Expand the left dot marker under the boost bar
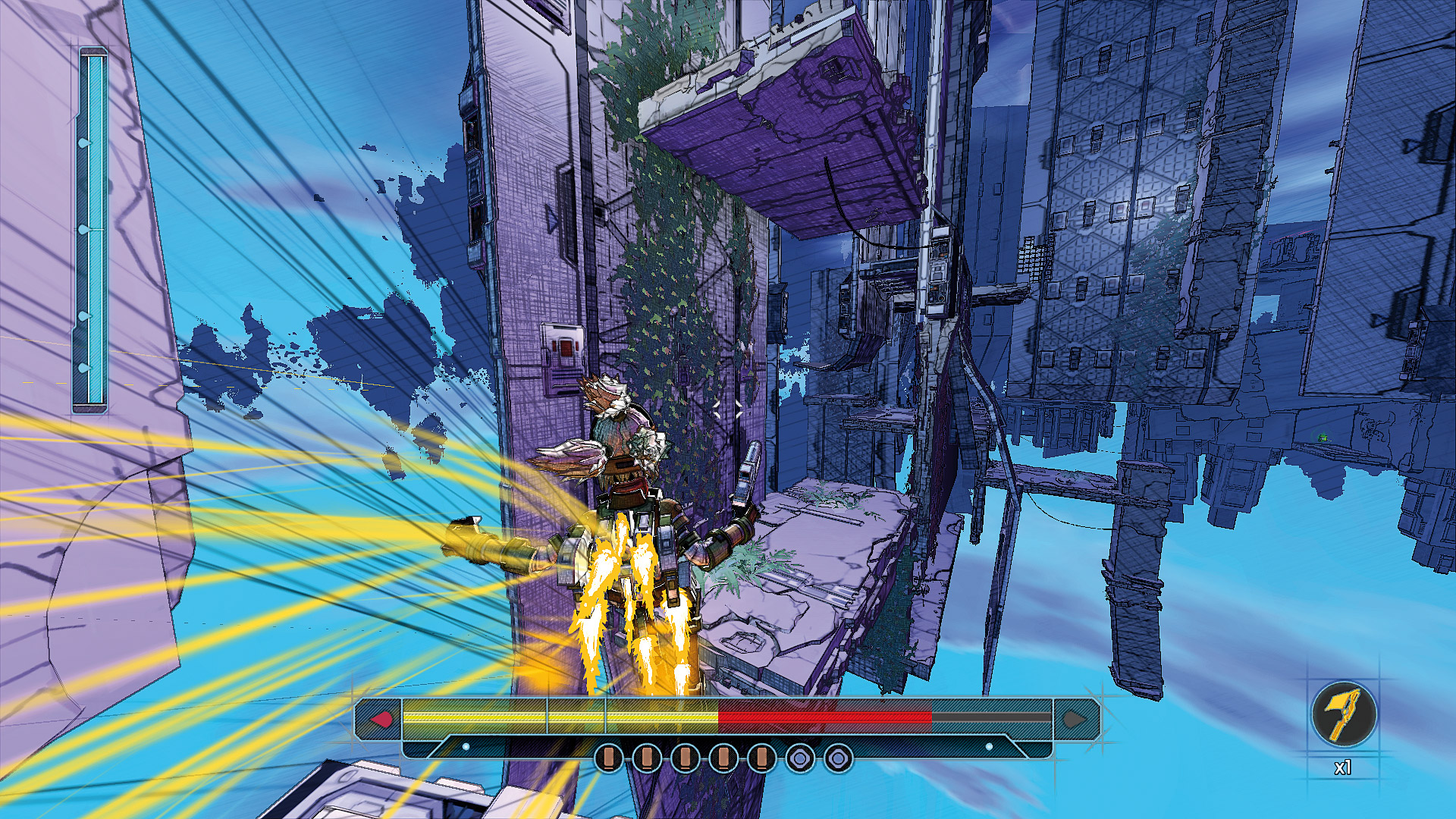1456x819 pixels. click(x=466, y=746)
